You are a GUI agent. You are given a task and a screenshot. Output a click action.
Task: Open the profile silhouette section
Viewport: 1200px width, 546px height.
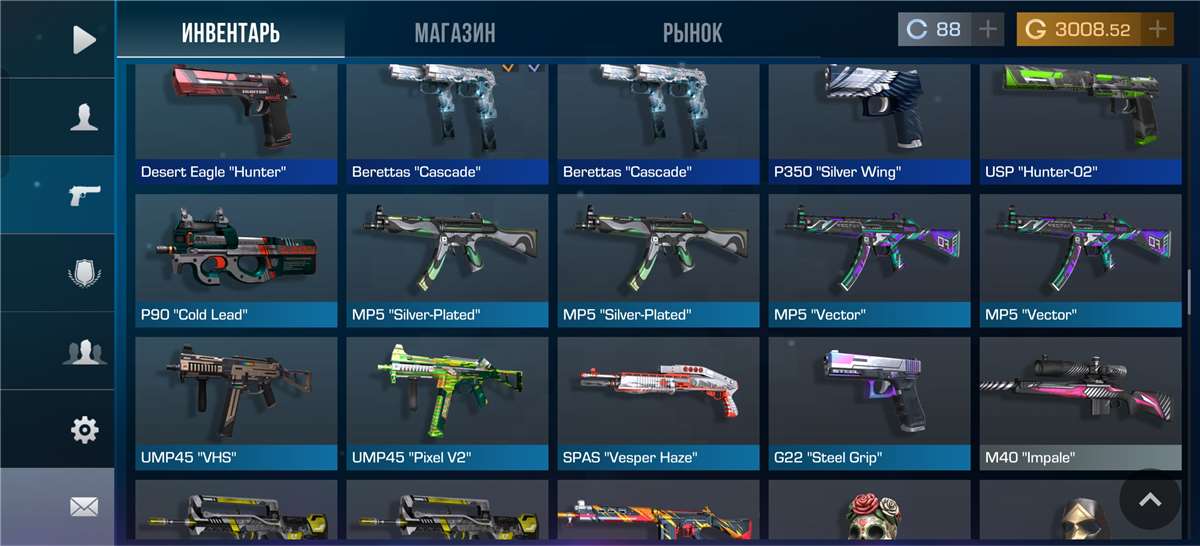click(x=84, y=118)
